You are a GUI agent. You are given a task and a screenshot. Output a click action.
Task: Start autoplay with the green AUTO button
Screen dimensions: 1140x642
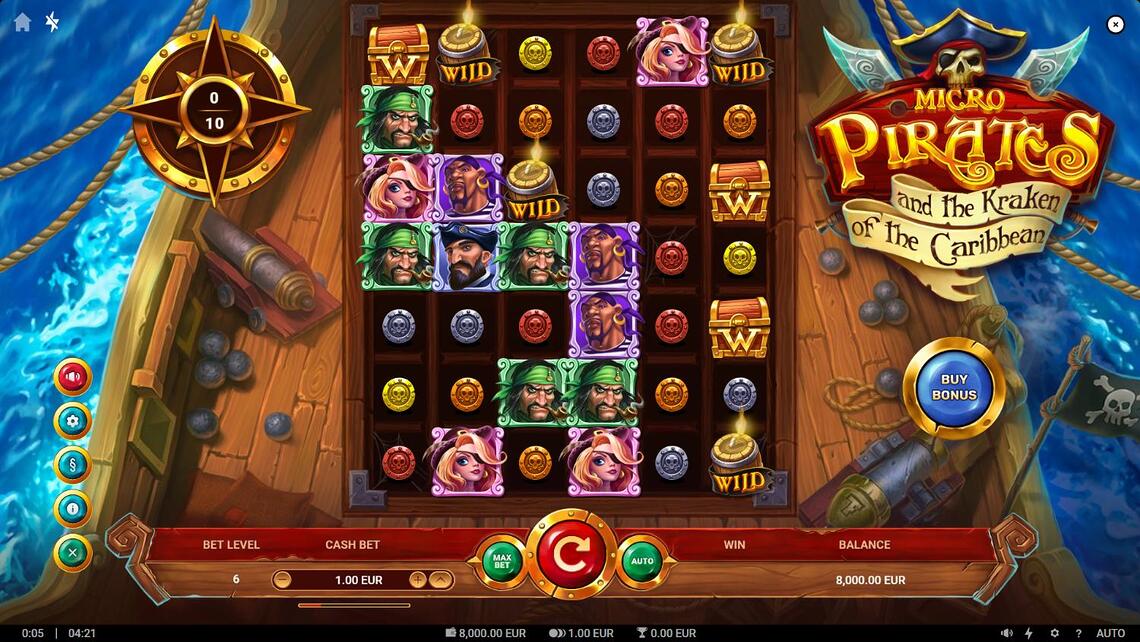click(x=642, y=560)
